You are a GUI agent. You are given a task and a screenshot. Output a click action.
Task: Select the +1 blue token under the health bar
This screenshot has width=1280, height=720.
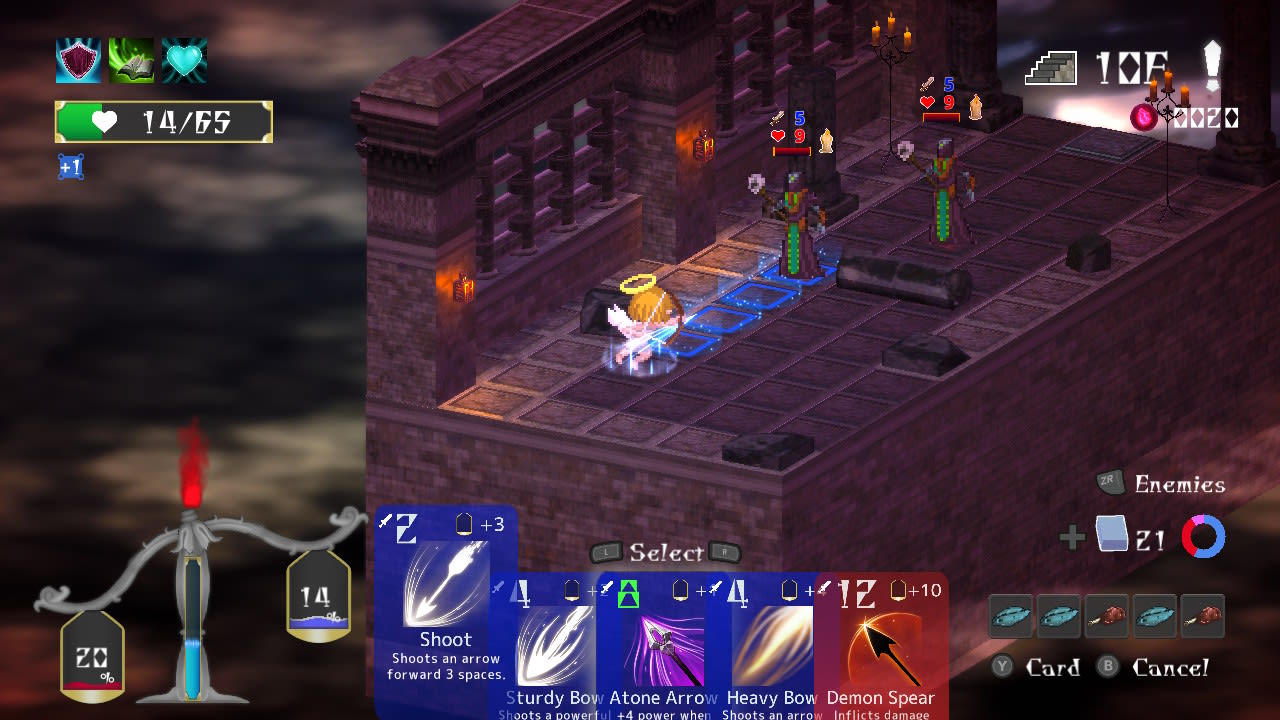point(70,167)
